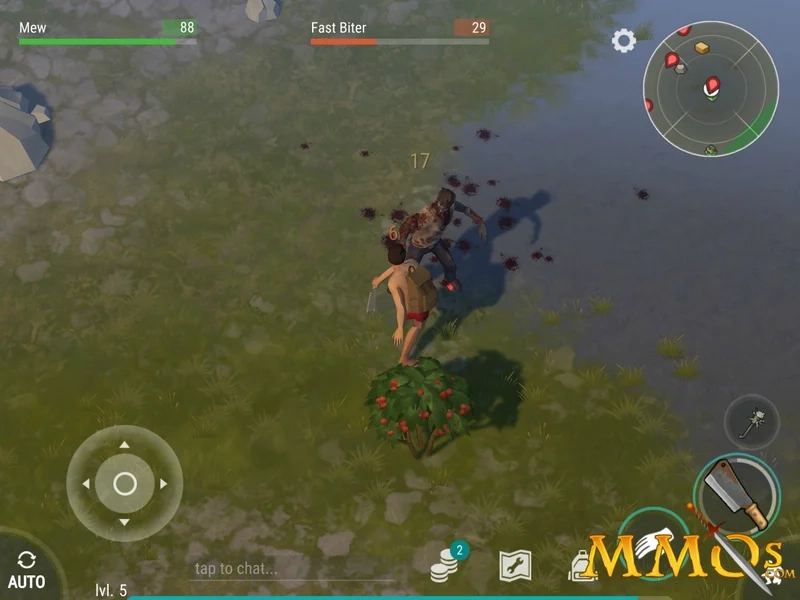This screenshot has width=800, height=600.
Task: Attack with the cleaver weapon button
Action: point(738,492)
